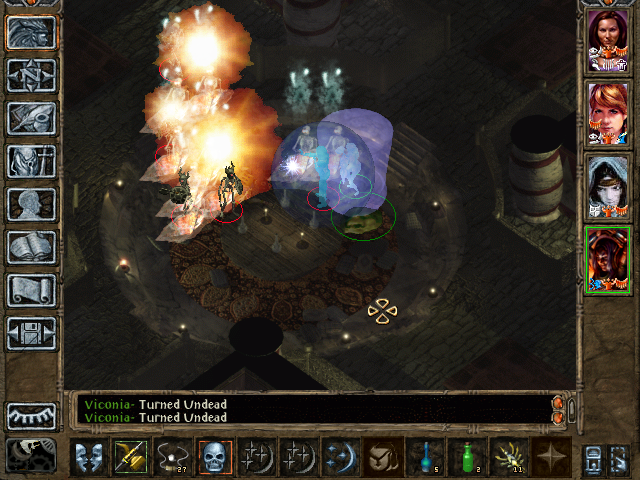The width and height of the screenshot is (640, 480).
Task: Click the sling bullet slot showing 27
Action: coord(173,456)
